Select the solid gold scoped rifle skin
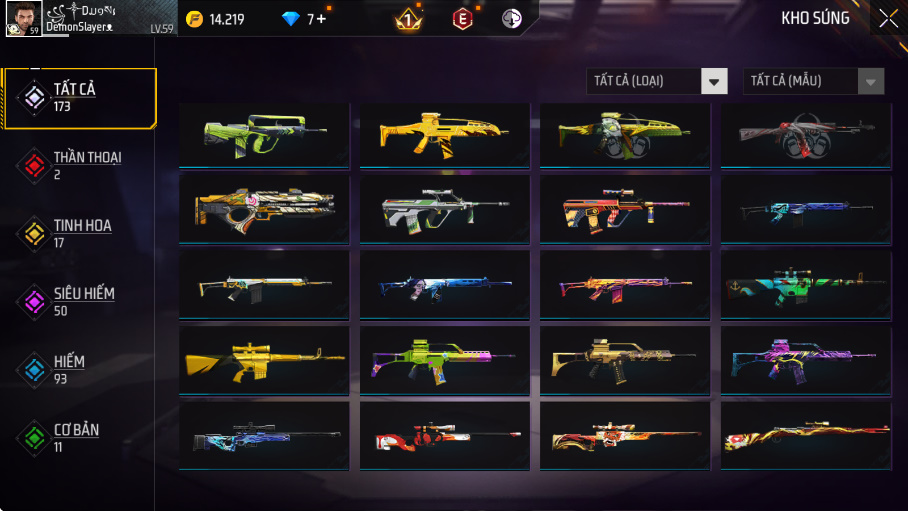 (x=264, y=359)
